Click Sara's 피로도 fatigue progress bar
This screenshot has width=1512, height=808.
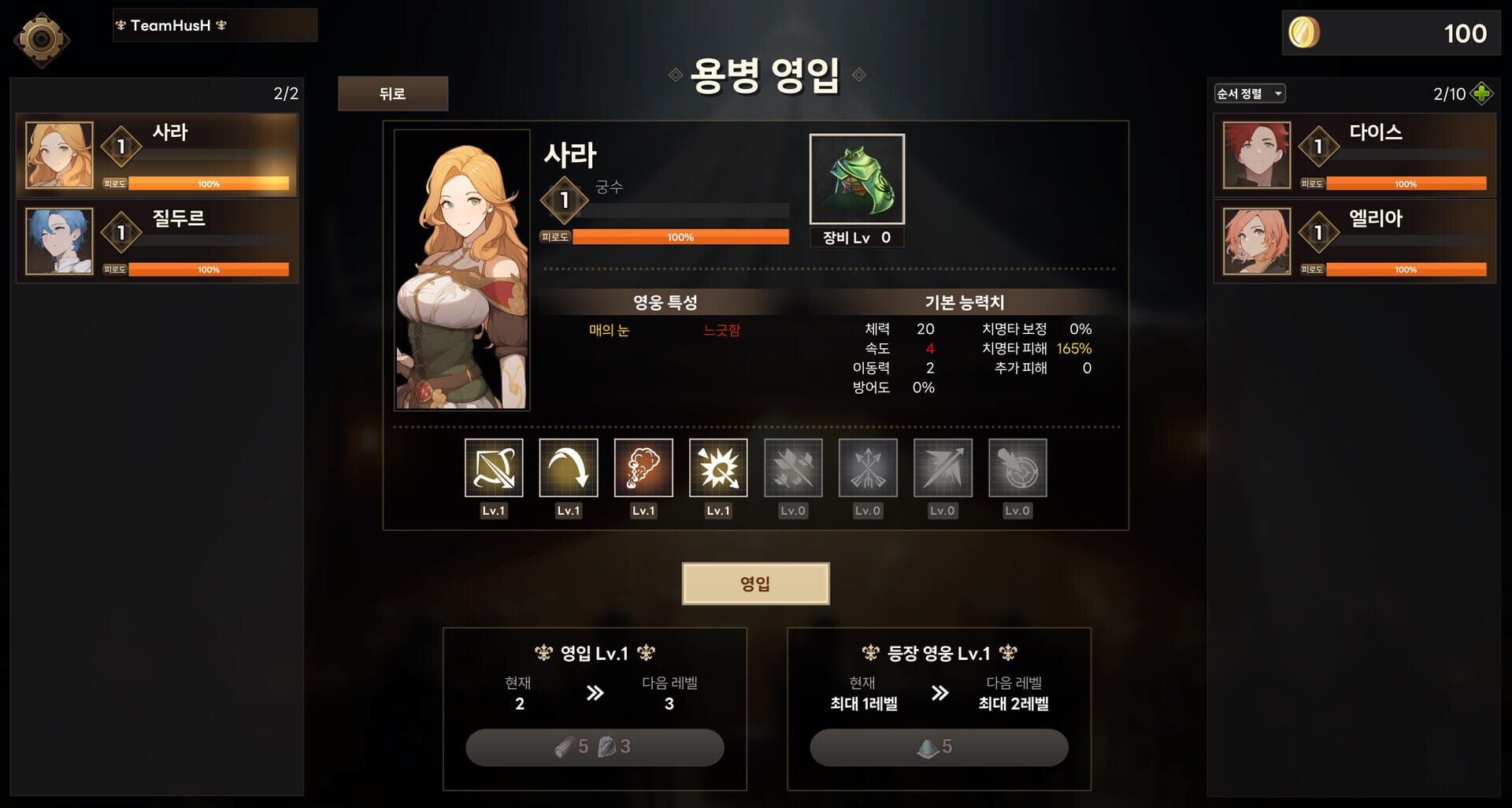680,236
